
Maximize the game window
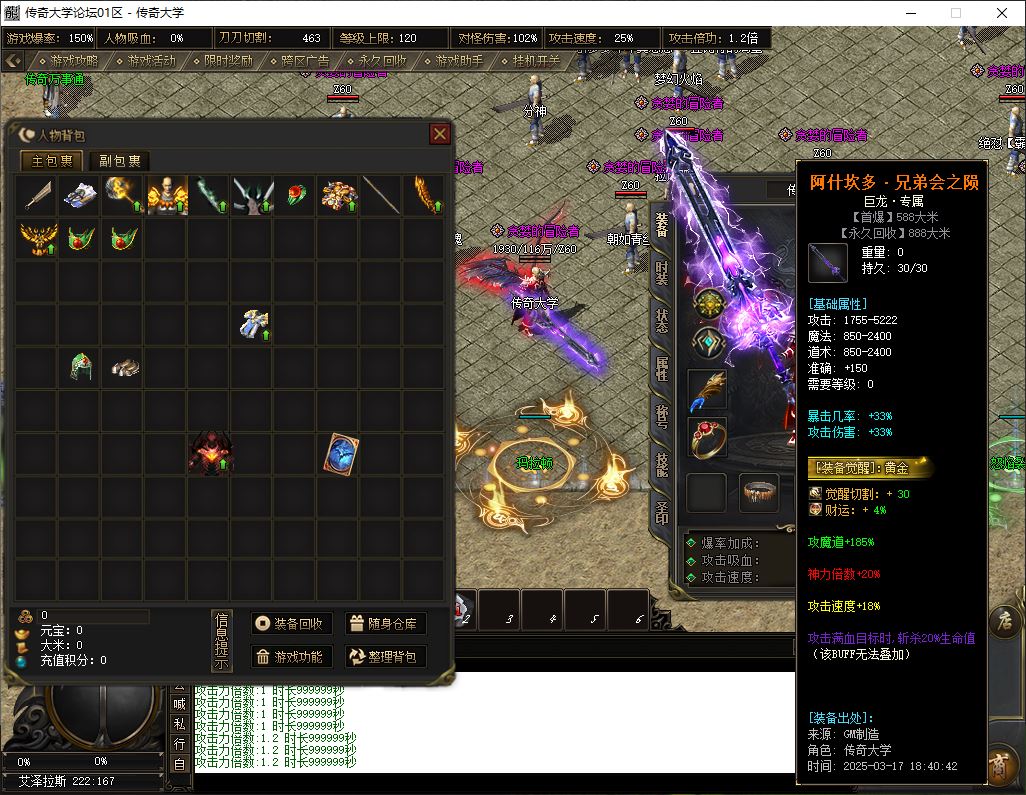pyautogui.click(x=955, y=13)
